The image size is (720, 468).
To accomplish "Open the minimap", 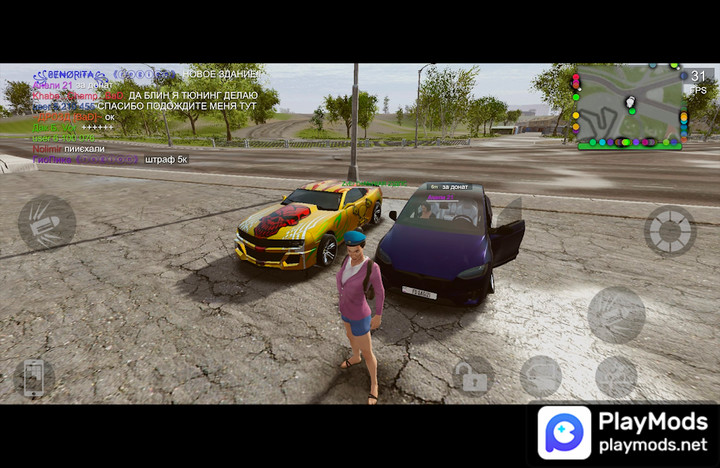I will coord(630,108).
